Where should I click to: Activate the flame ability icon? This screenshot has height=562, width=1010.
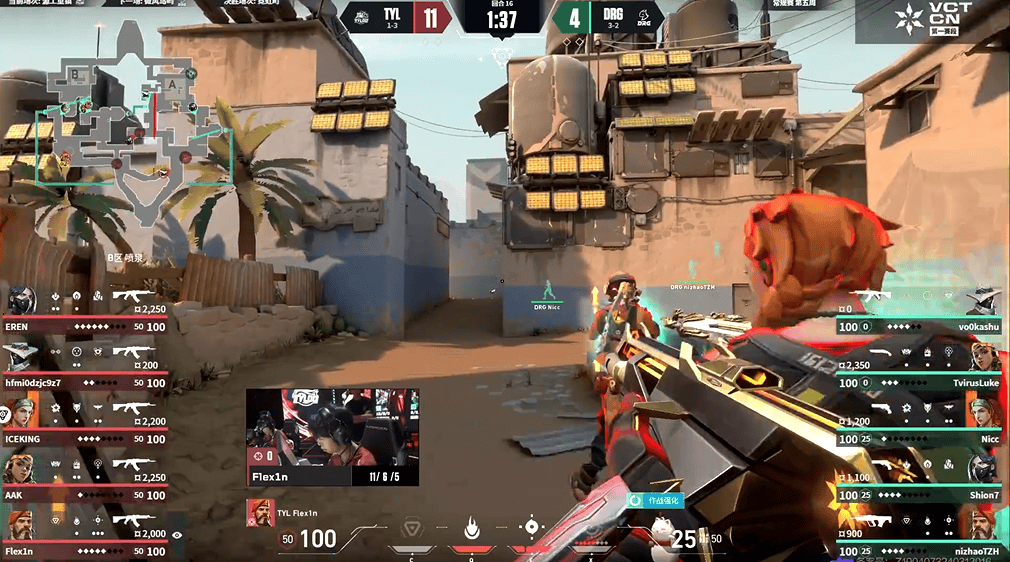(472, 526)
